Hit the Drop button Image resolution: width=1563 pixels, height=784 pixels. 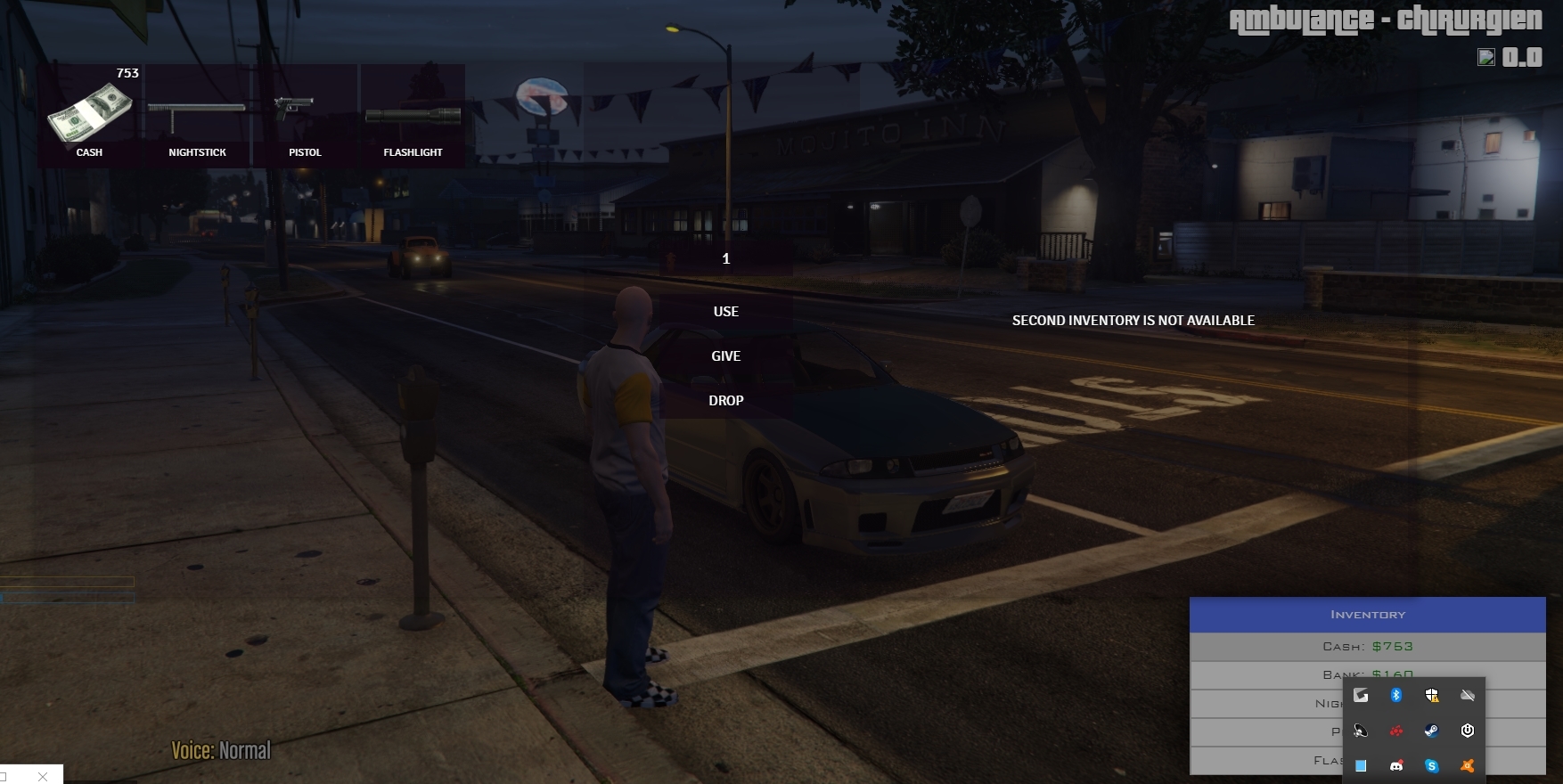pos(726,401)
